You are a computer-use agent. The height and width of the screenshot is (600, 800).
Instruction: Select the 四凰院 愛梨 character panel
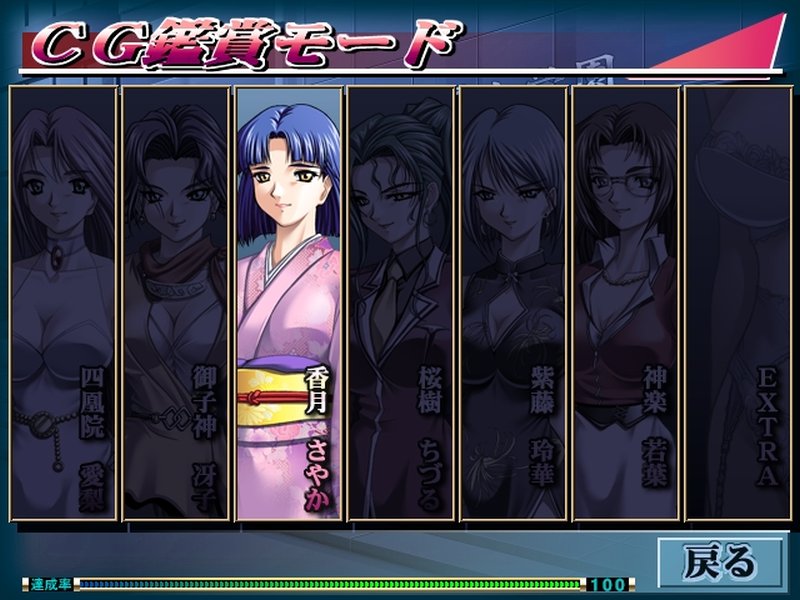64,300
